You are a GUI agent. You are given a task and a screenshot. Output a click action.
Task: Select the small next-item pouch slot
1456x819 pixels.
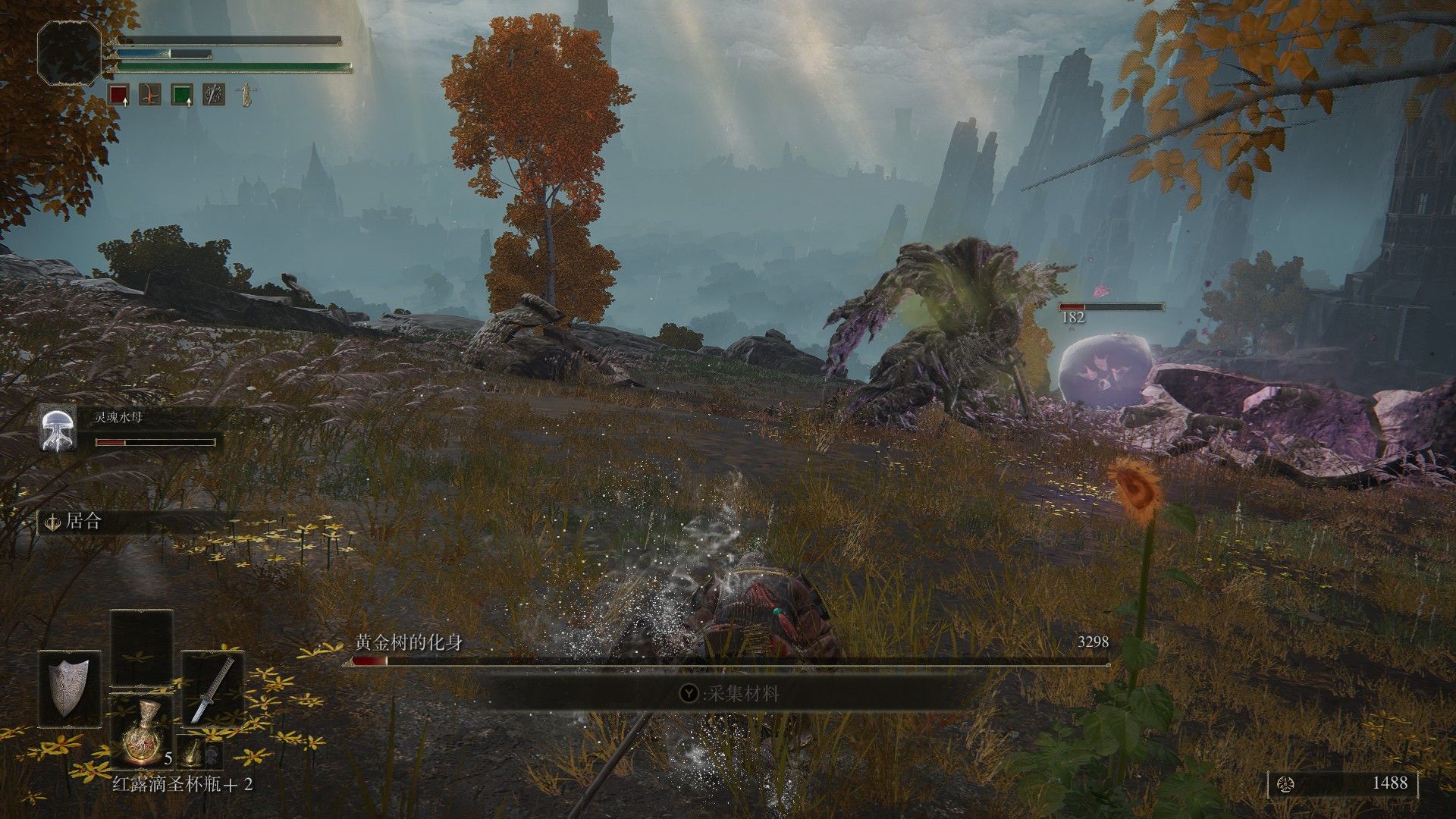194,752
